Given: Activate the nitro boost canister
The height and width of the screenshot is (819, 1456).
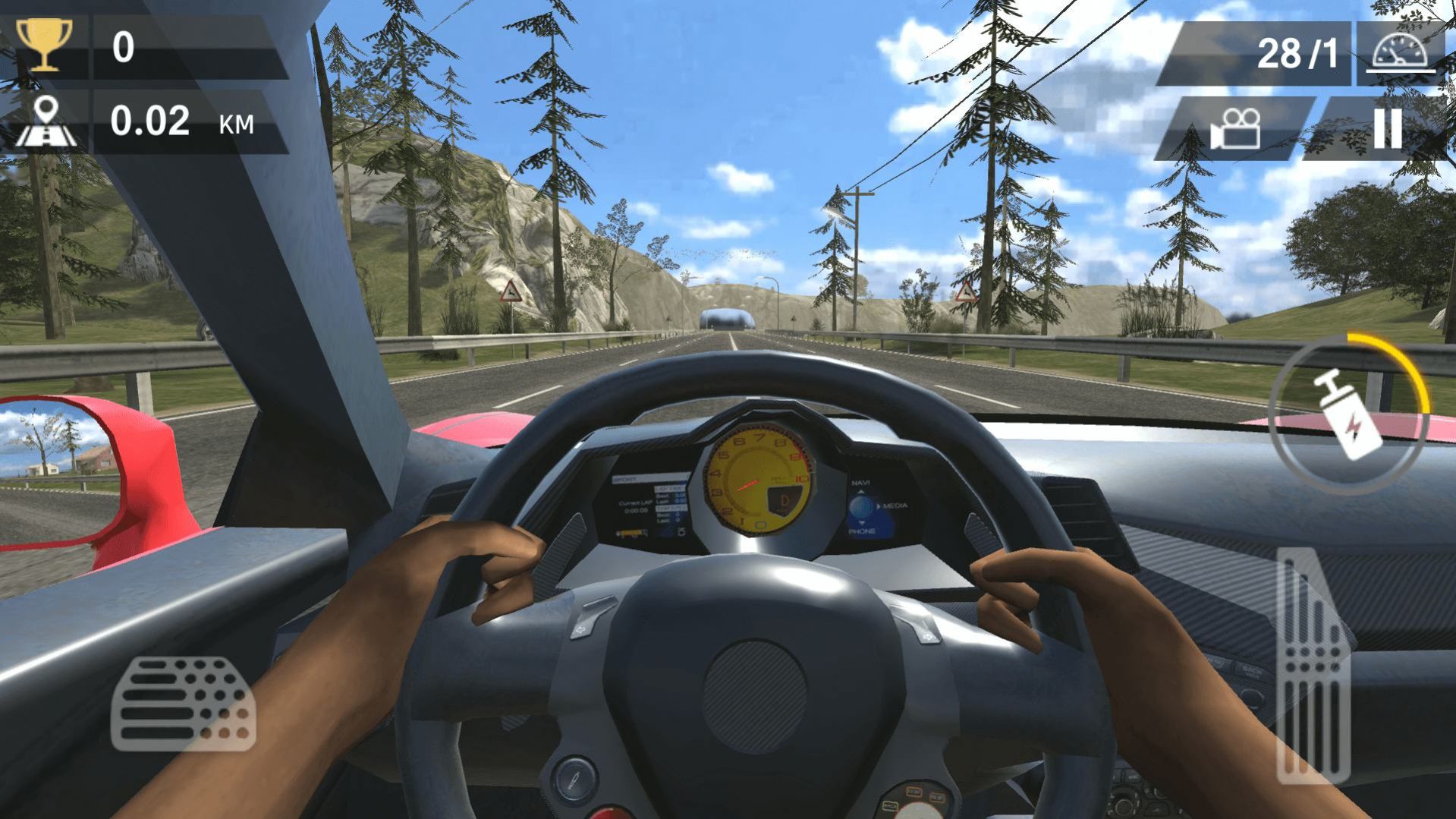Looking at the screenshot, I should coord(1349,414).
